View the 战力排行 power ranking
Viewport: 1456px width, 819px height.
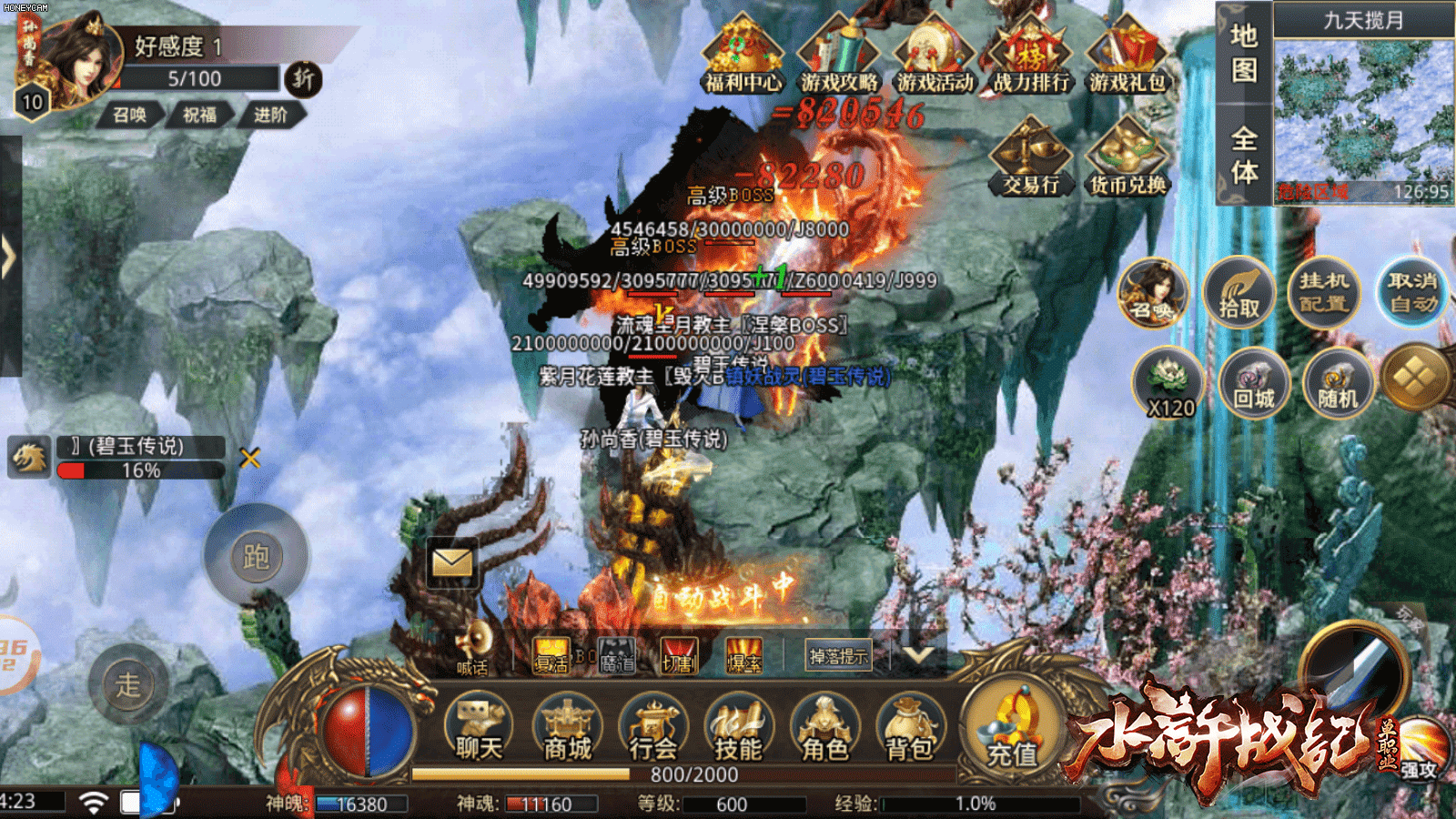(x=1030, y=56)
